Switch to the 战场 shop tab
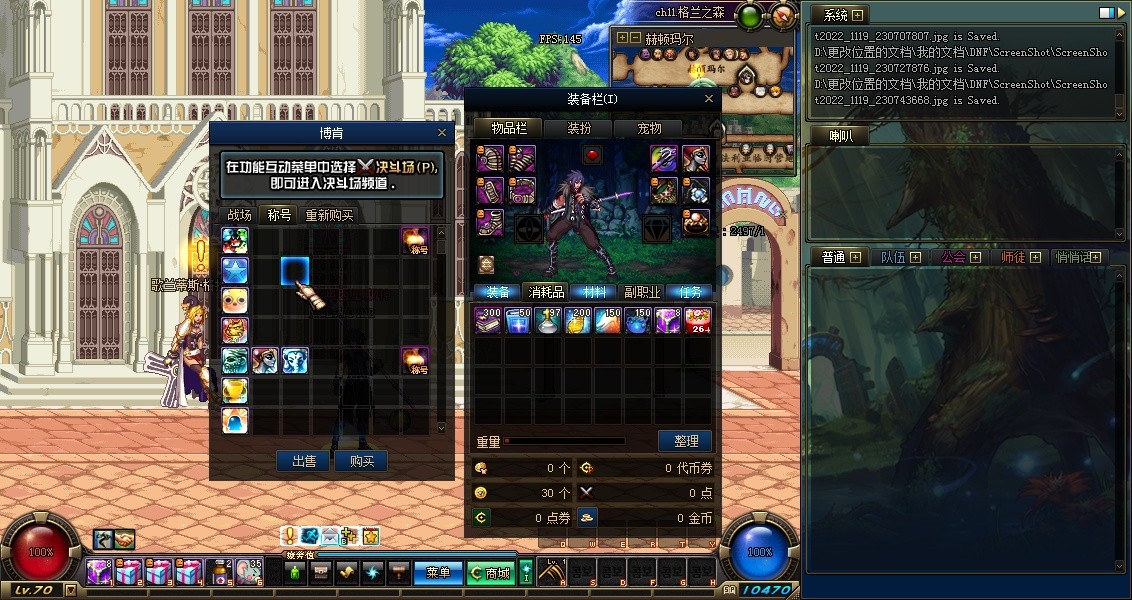Screen dimensions: 1132x600 click(x=240, y=215)
